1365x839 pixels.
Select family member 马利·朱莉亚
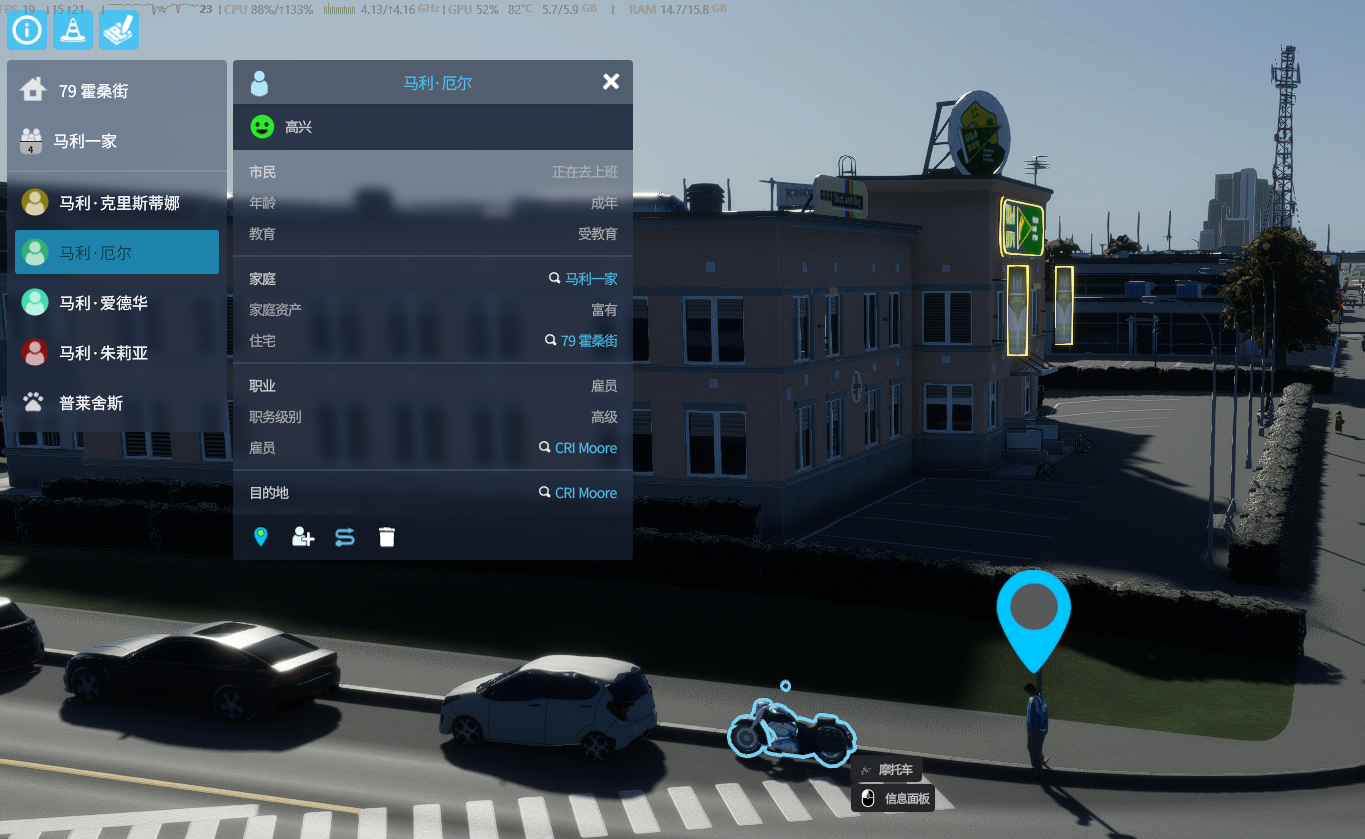[103, 353]
